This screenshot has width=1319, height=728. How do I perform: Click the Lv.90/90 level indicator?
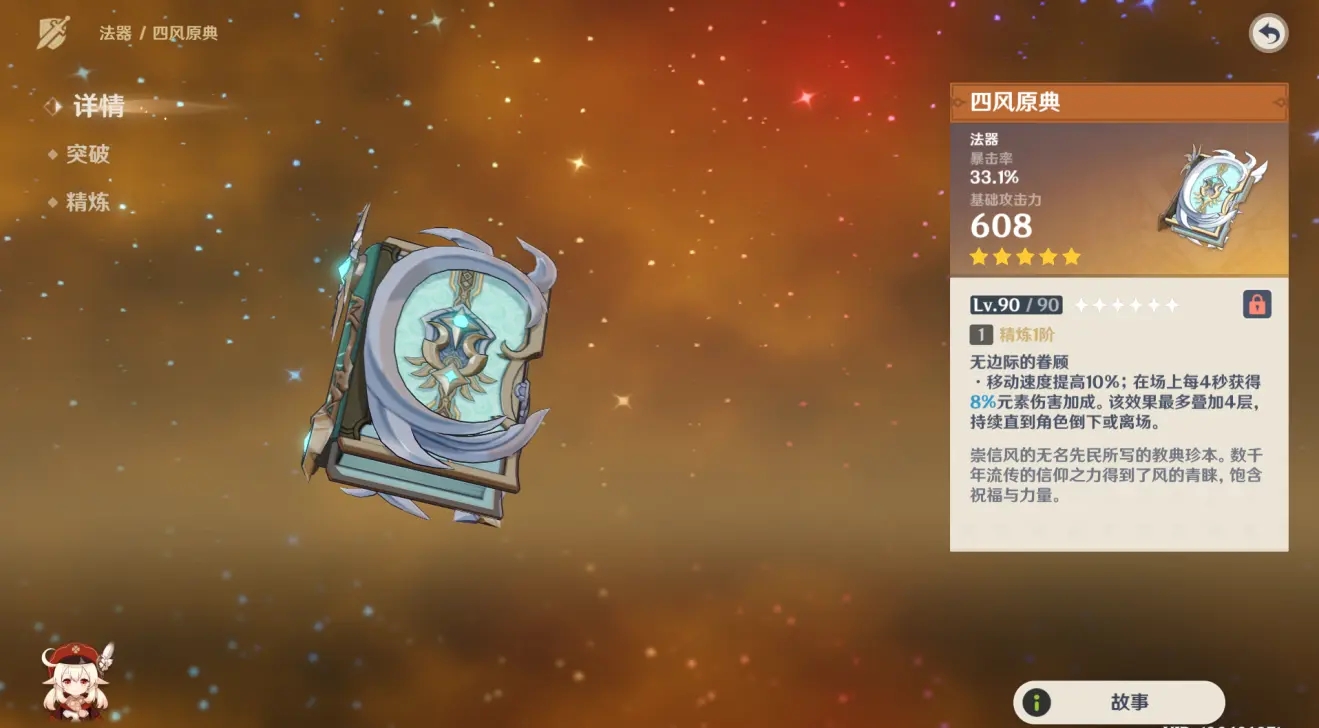tap(1014, 305)
